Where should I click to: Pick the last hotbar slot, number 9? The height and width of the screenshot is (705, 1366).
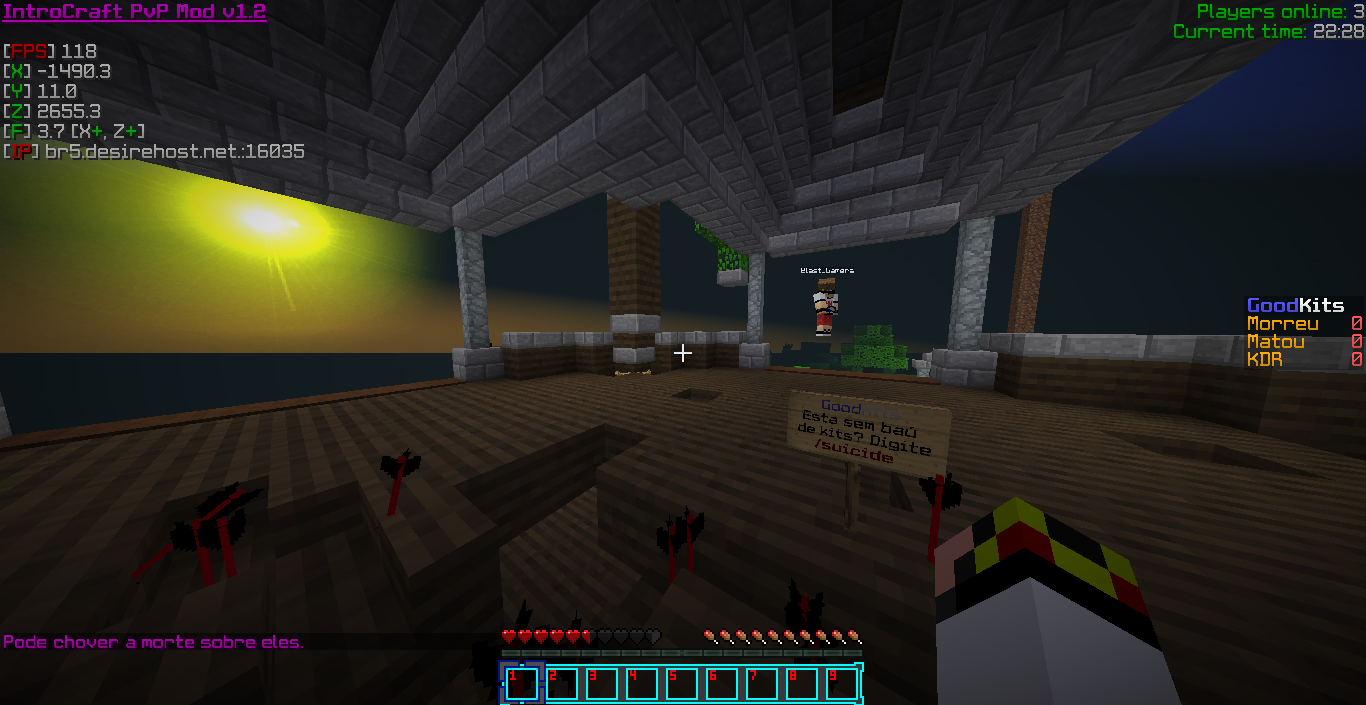pyautogui.click(x=841, y=684)
